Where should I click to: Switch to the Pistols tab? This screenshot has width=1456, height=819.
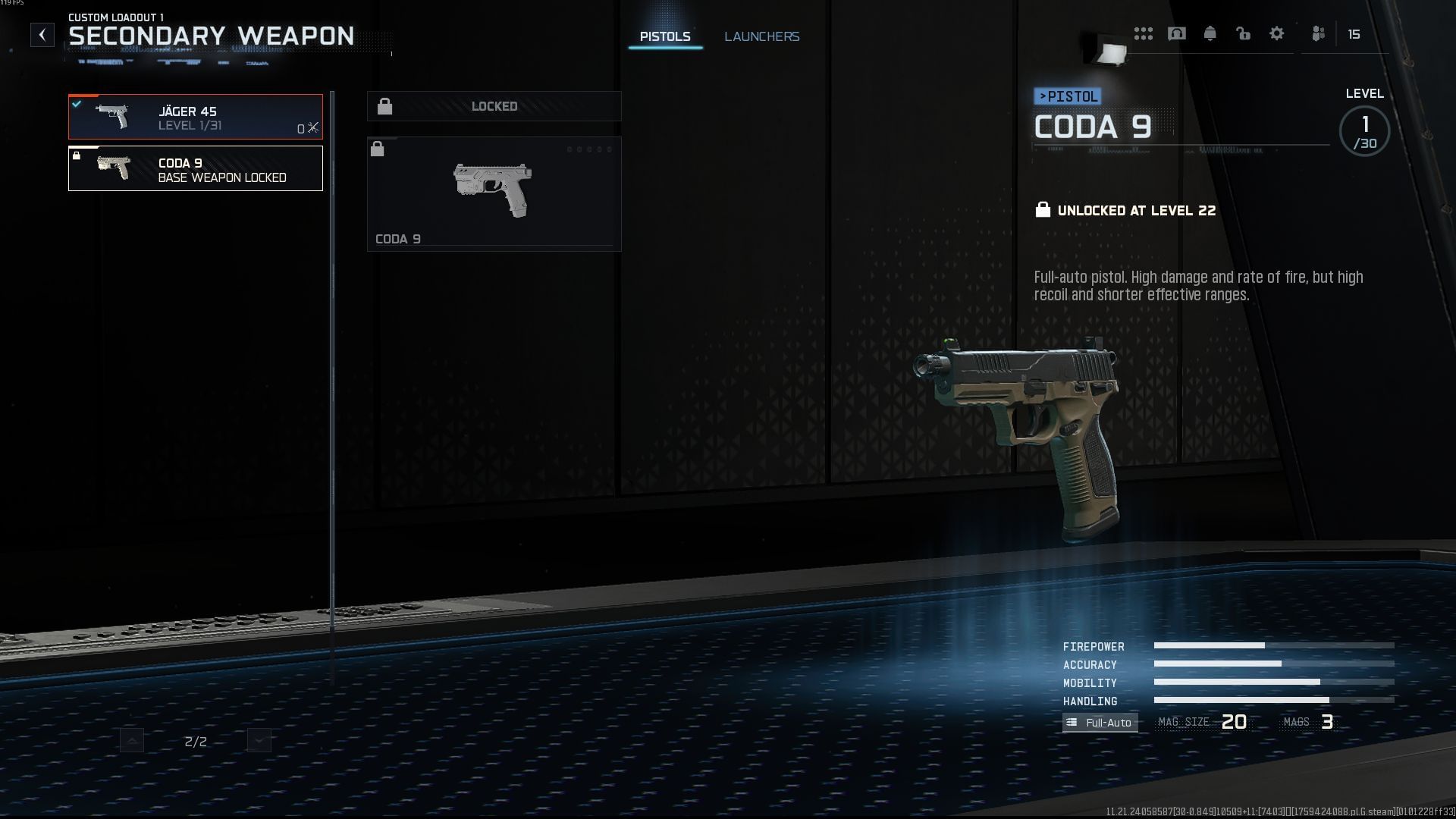coord(665,36)
